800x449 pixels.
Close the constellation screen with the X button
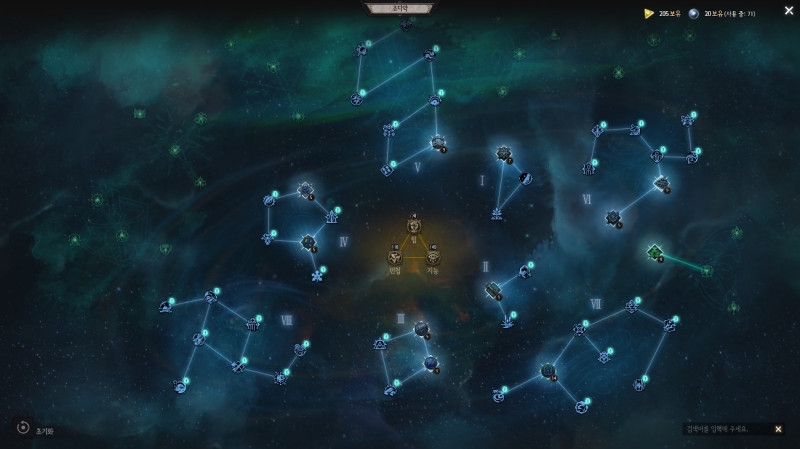(789, 11)
